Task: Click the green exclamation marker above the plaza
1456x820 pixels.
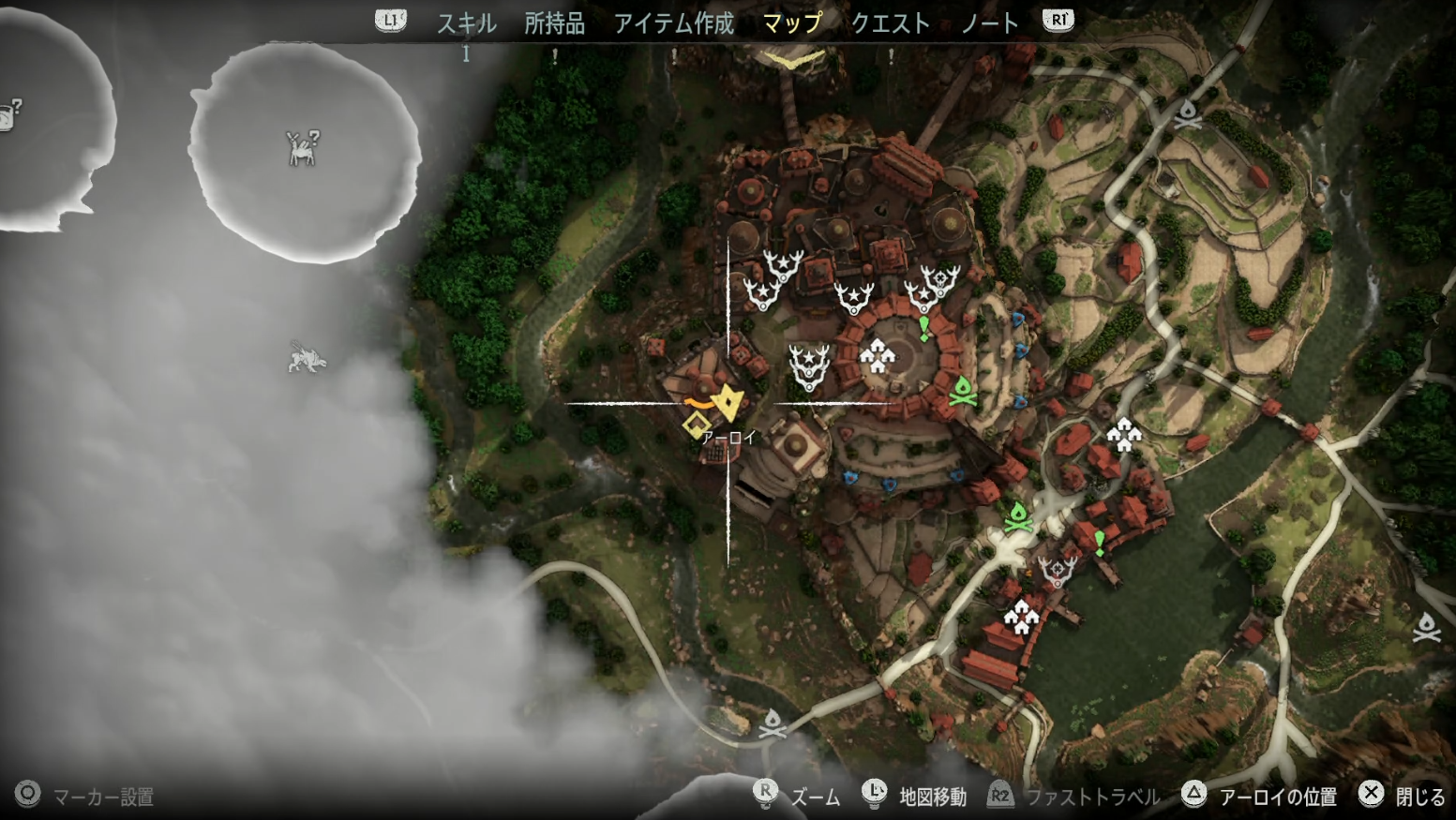Action: 924,328
